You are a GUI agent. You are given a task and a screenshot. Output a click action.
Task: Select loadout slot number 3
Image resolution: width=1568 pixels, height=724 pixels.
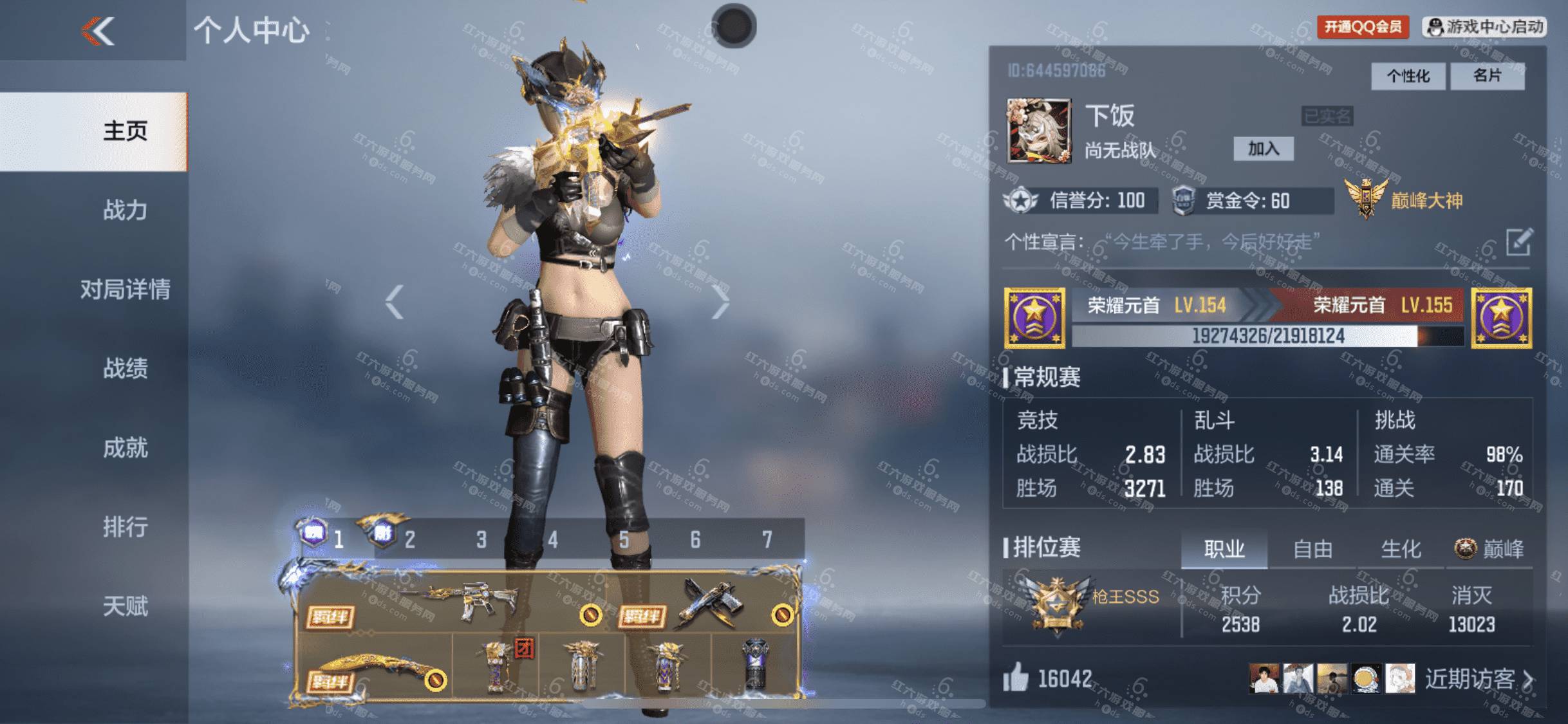(x=481, y=539)
